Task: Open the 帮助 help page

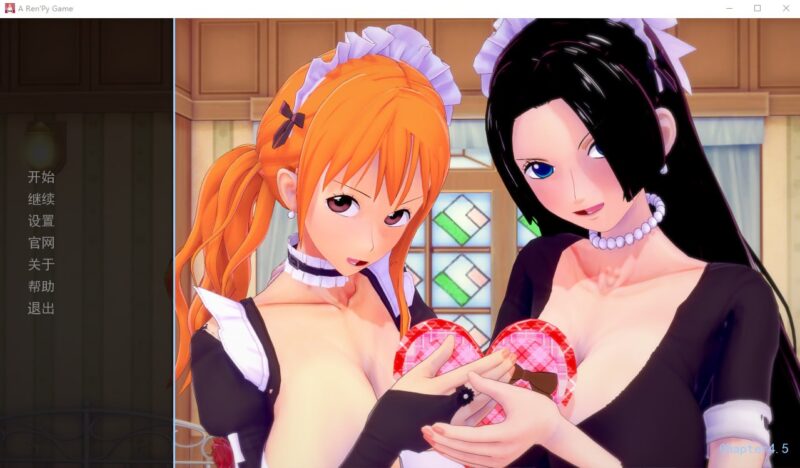Action: click(x=41, y=287)
